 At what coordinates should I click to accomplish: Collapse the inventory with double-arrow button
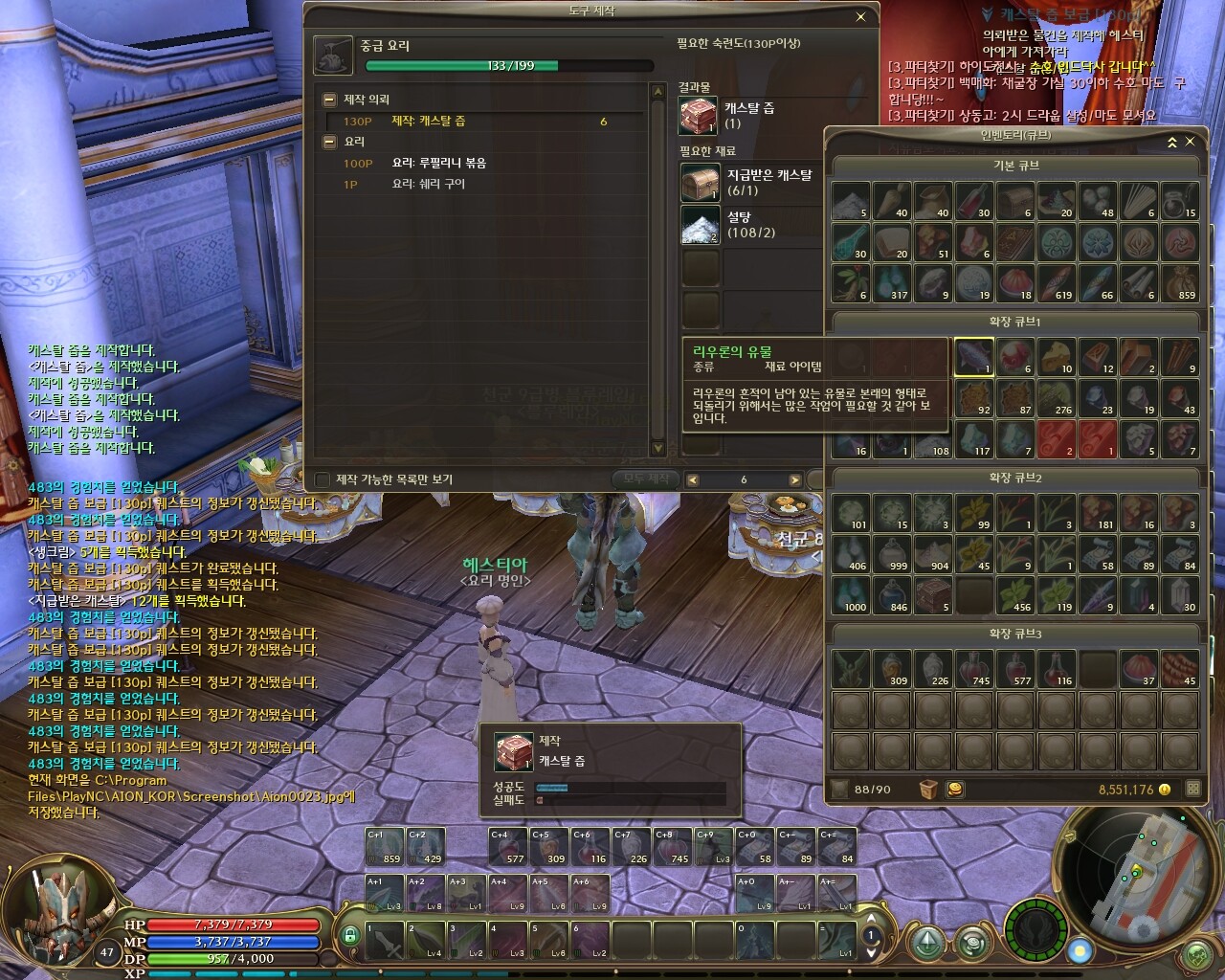(x=1171, y=142)
